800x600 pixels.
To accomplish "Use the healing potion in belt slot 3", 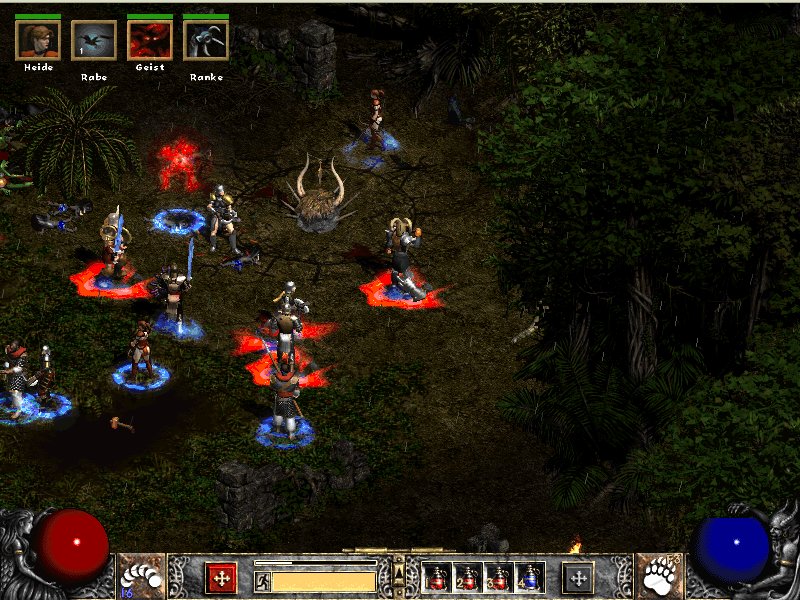I will pos(498,577).
